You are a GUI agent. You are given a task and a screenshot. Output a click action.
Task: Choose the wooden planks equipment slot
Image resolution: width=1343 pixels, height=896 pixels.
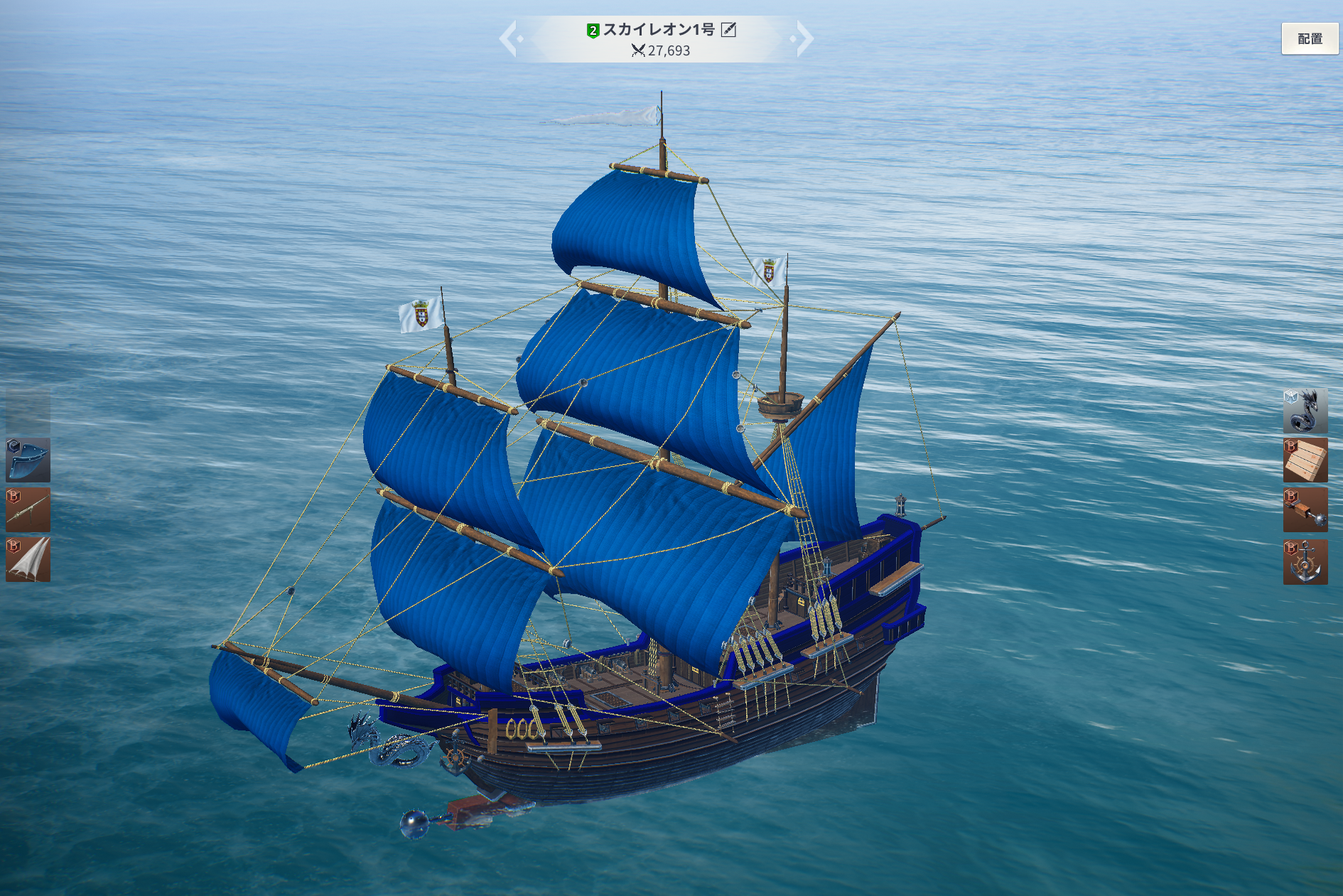[x=1305, y=460]
